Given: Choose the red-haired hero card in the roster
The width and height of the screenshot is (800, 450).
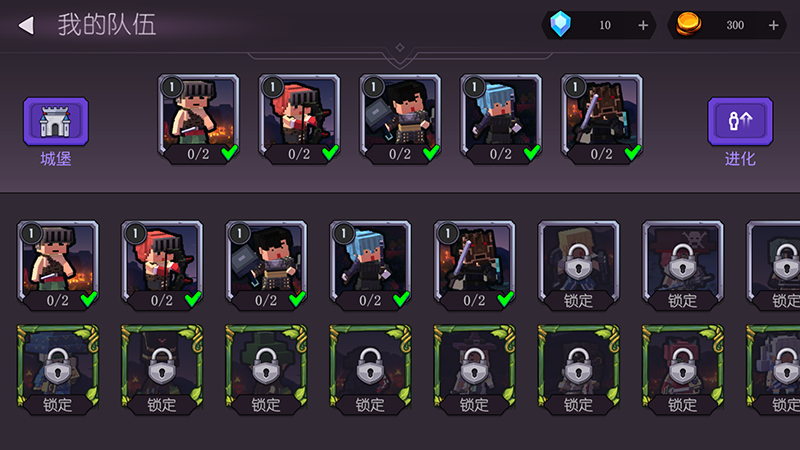Looking at the screenshot, I should (x=162, y=264).
